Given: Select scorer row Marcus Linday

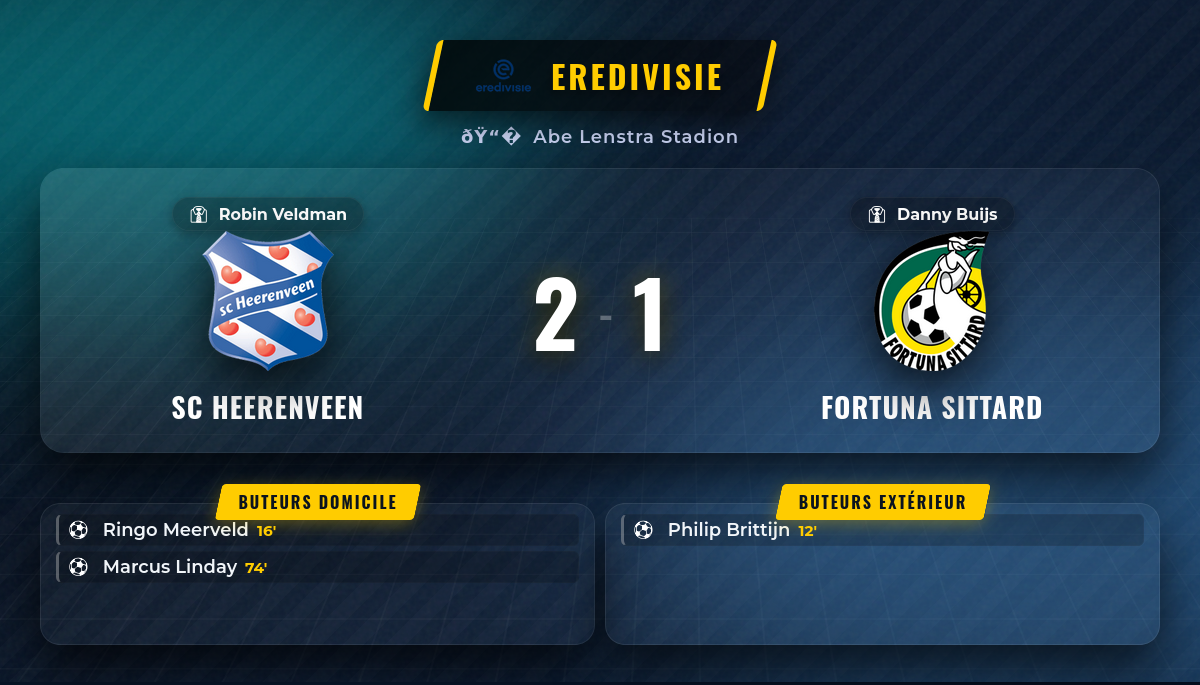Looking at the screenshot, I should click(x=318, y=567).
